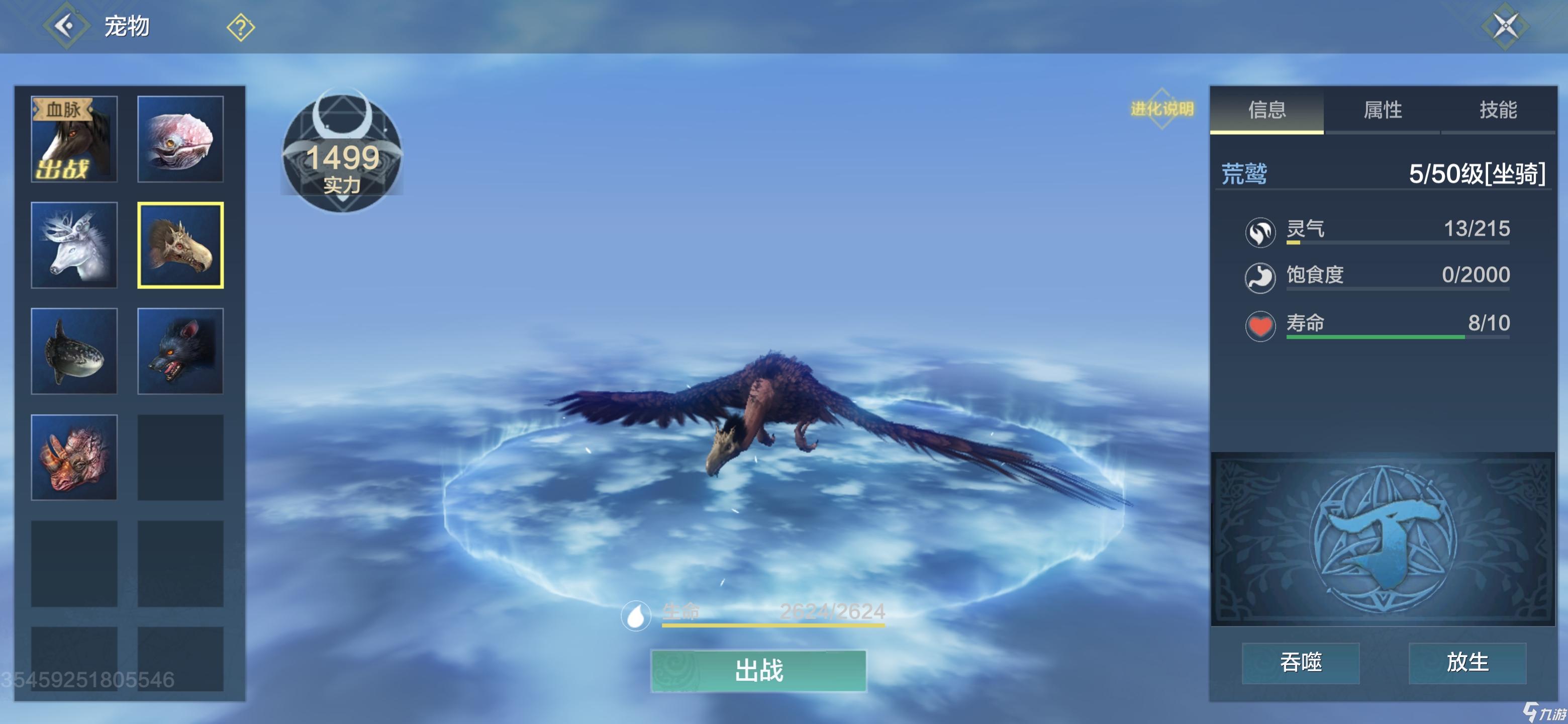The width and height of the screenshot is (1568, 724).
Task: Use the 吞噬 devour button
Action: (x=1300, y=663)
